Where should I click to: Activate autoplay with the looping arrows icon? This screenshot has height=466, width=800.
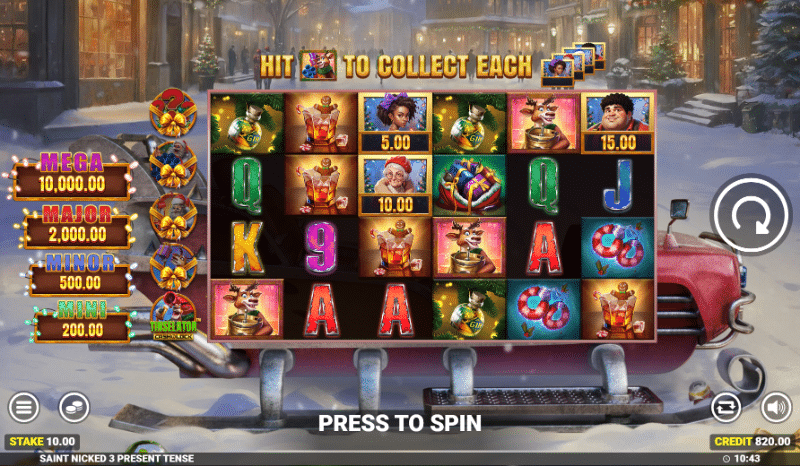pyautogui.click(x=726, y=407)
